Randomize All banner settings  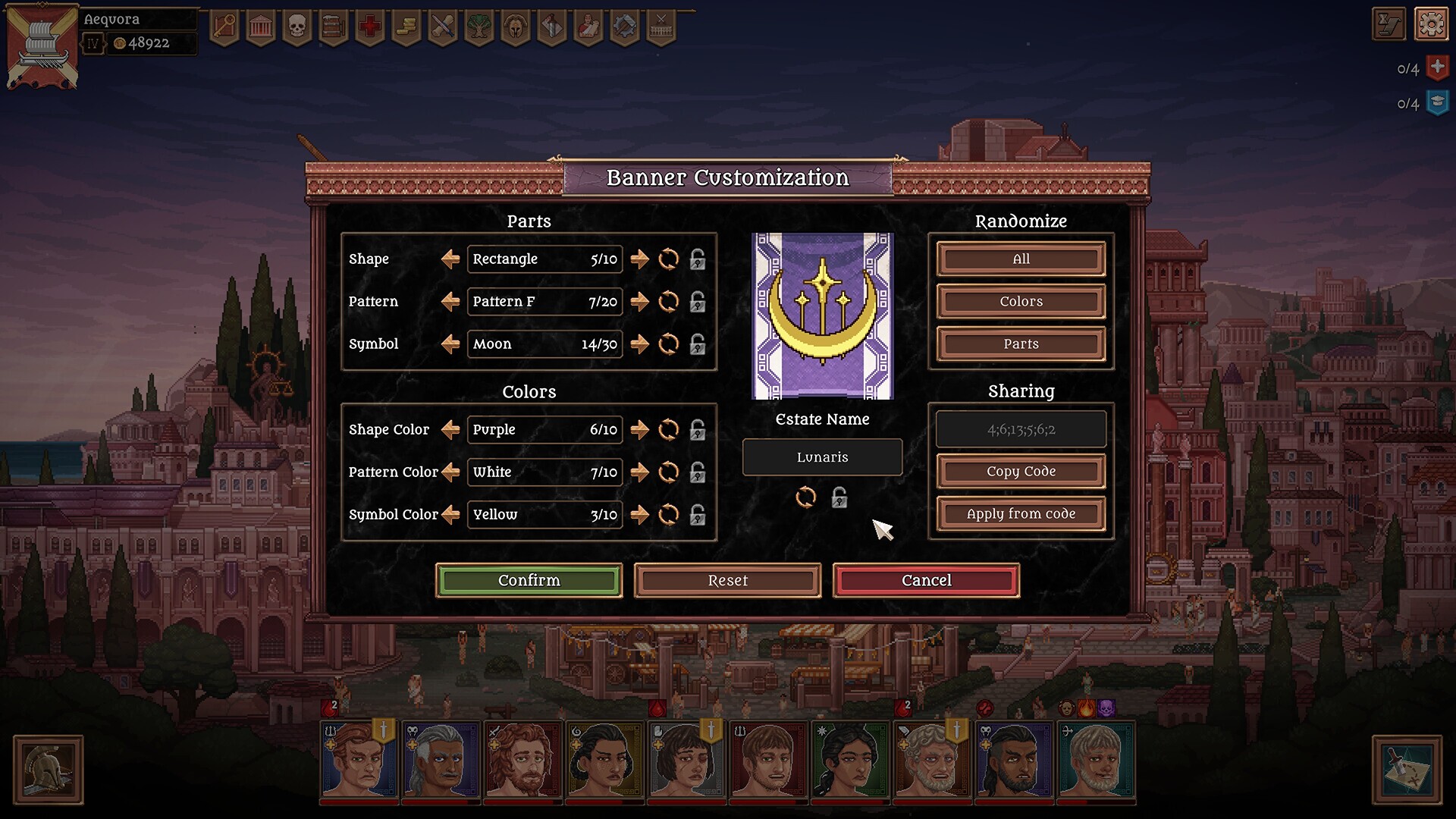point(1020,259)
